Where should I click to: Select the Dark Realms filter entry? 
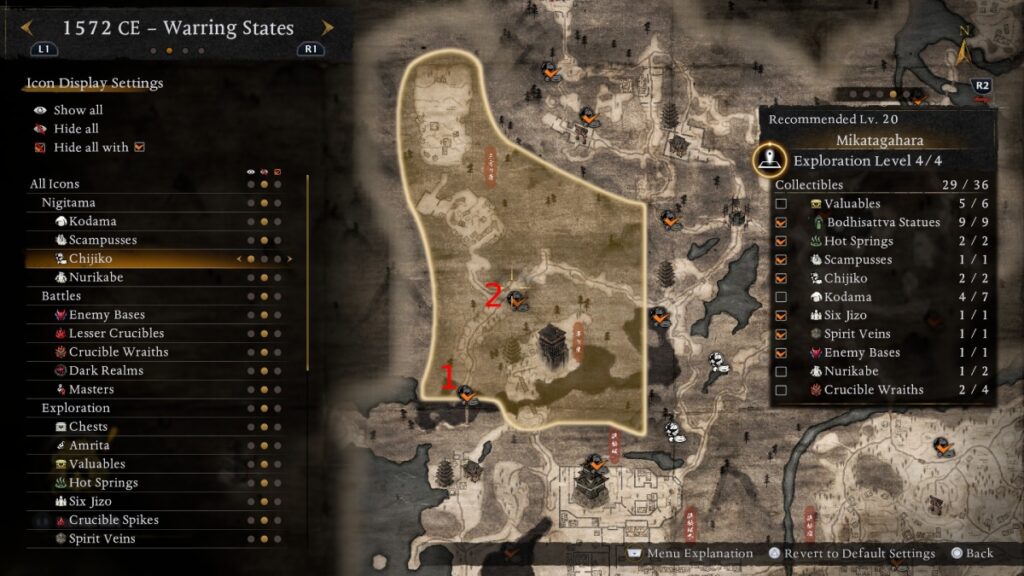point(105,370)
